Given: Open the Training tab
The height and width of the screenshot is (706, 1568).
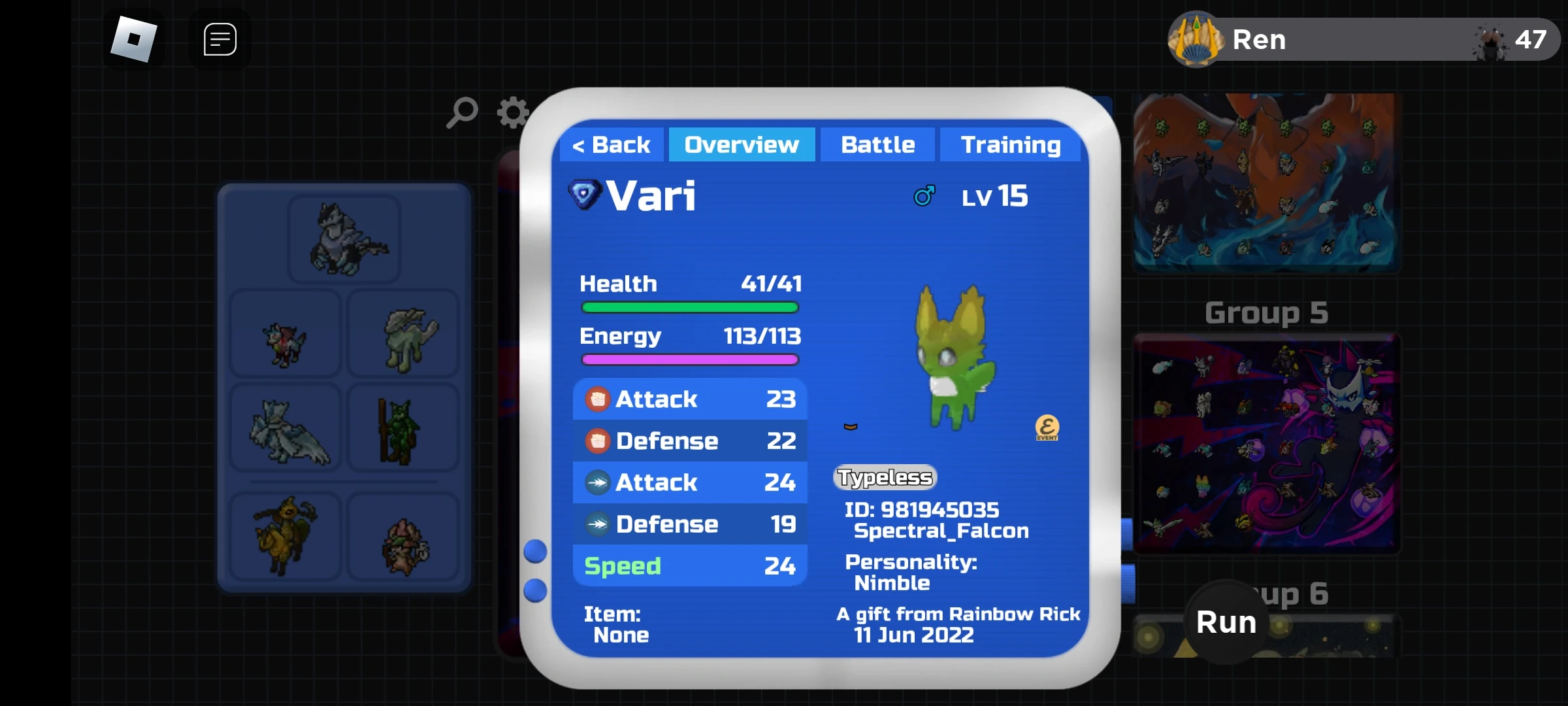Looking at the screenshot, I should click(1010, 144).
